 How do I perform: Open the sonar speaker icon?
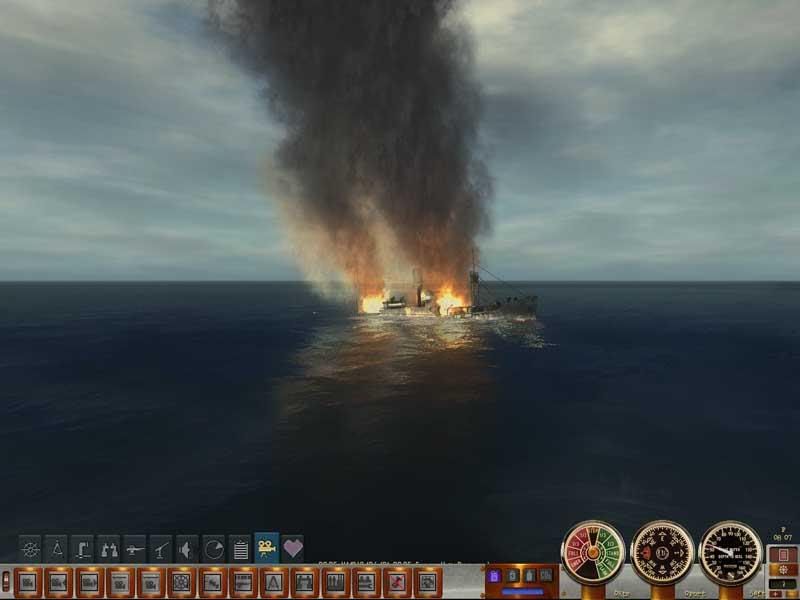click(186, 548)
